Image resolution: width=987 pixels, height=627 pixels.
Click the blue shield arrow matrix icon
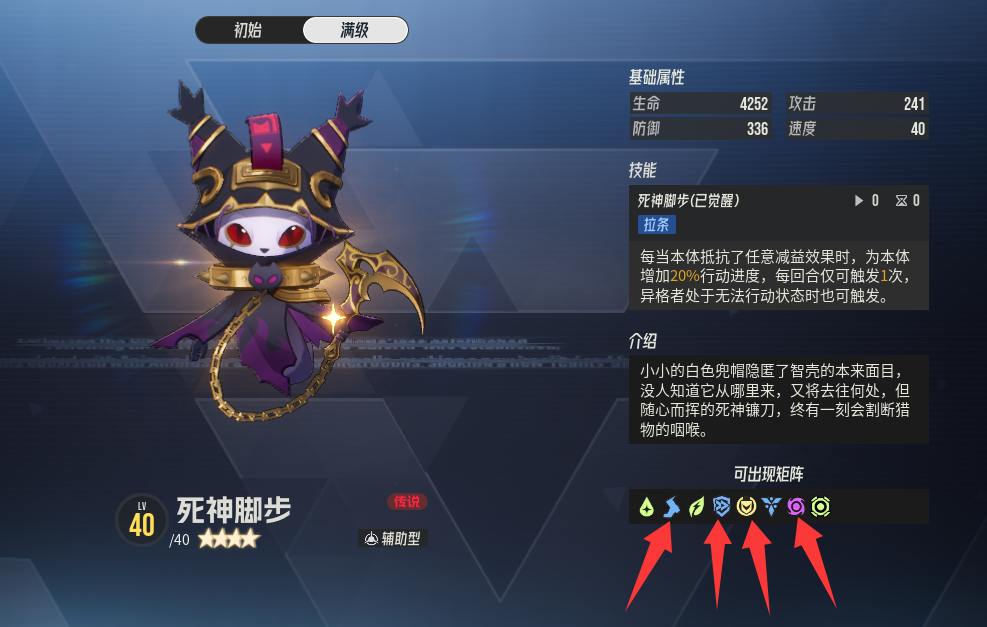click(721, 507)
